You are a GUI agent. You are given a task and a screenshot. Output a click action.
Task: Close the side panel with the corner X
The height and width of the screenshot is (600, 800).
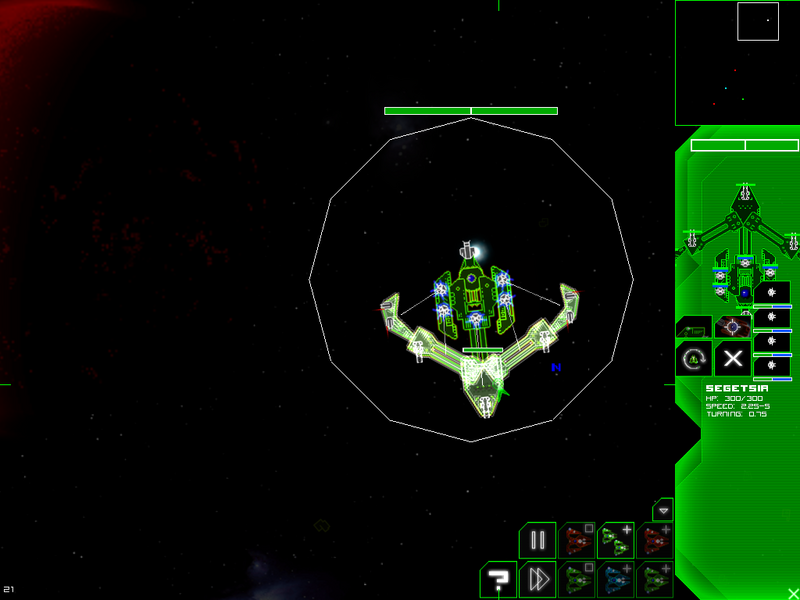click(x=792, y=592)
